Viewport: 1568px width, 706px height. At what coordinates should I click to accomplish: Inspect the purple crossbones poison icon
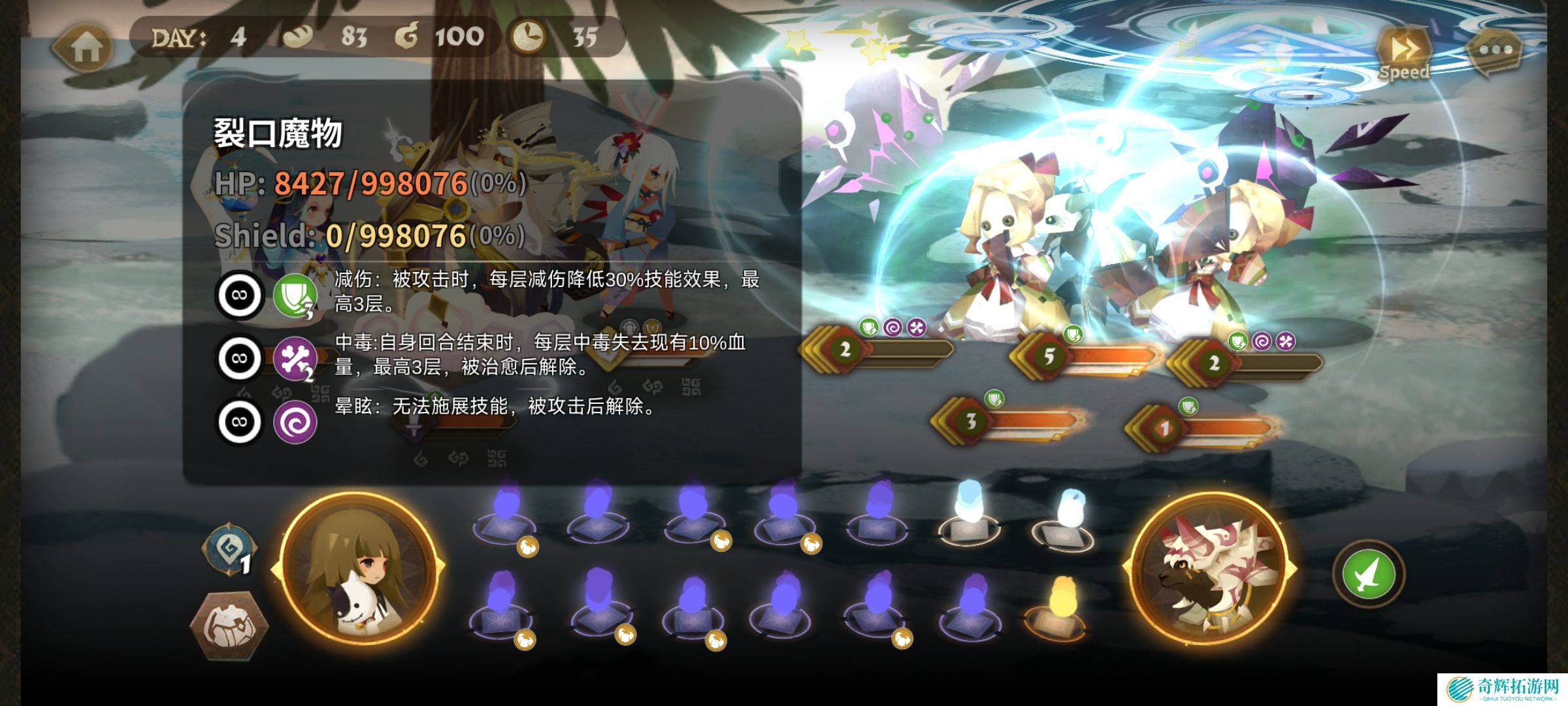[x=295, y=359]
